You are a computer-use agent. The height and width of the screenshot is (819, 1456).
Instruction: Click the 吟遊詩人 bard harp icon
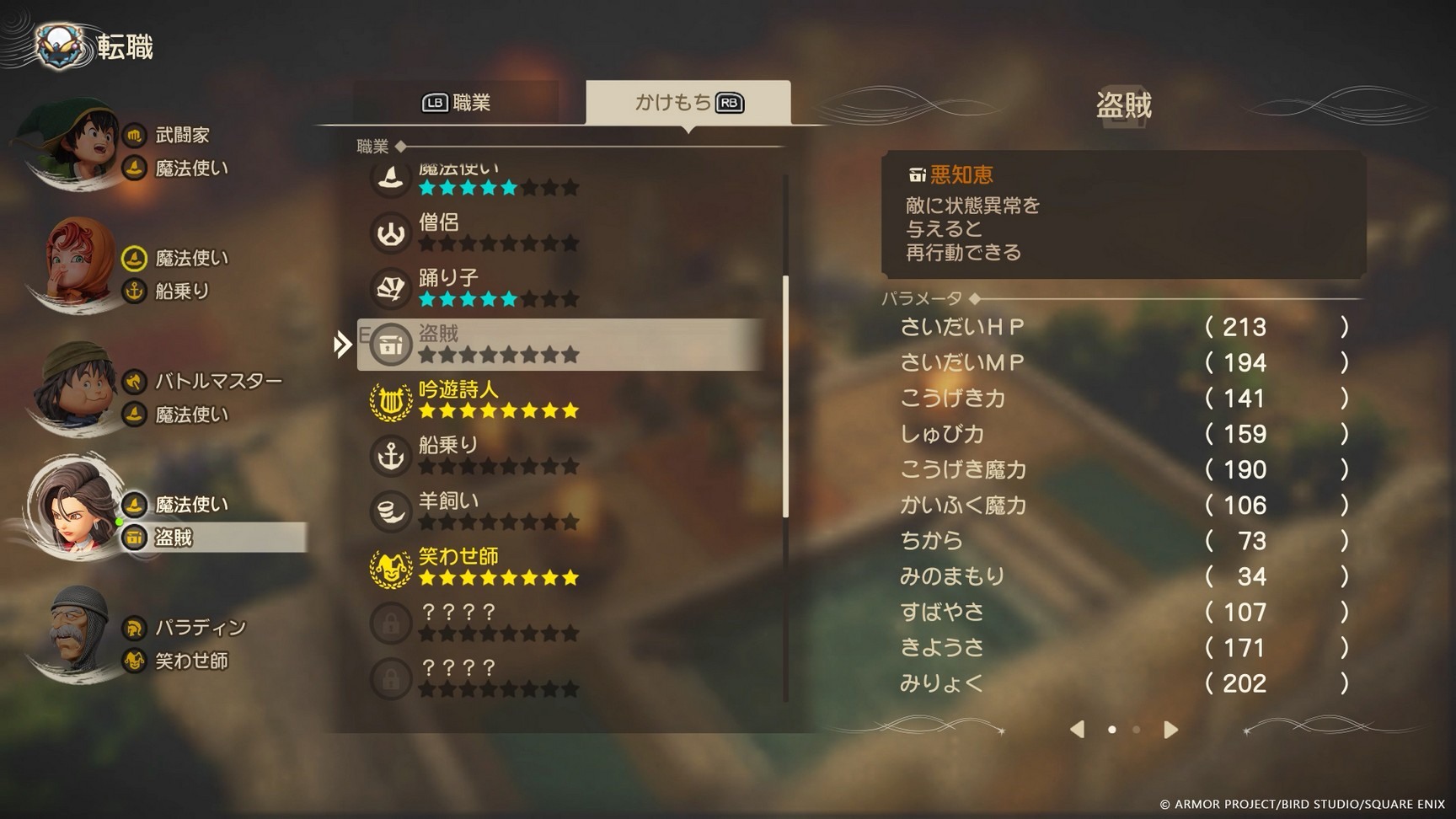click(389, 399)
